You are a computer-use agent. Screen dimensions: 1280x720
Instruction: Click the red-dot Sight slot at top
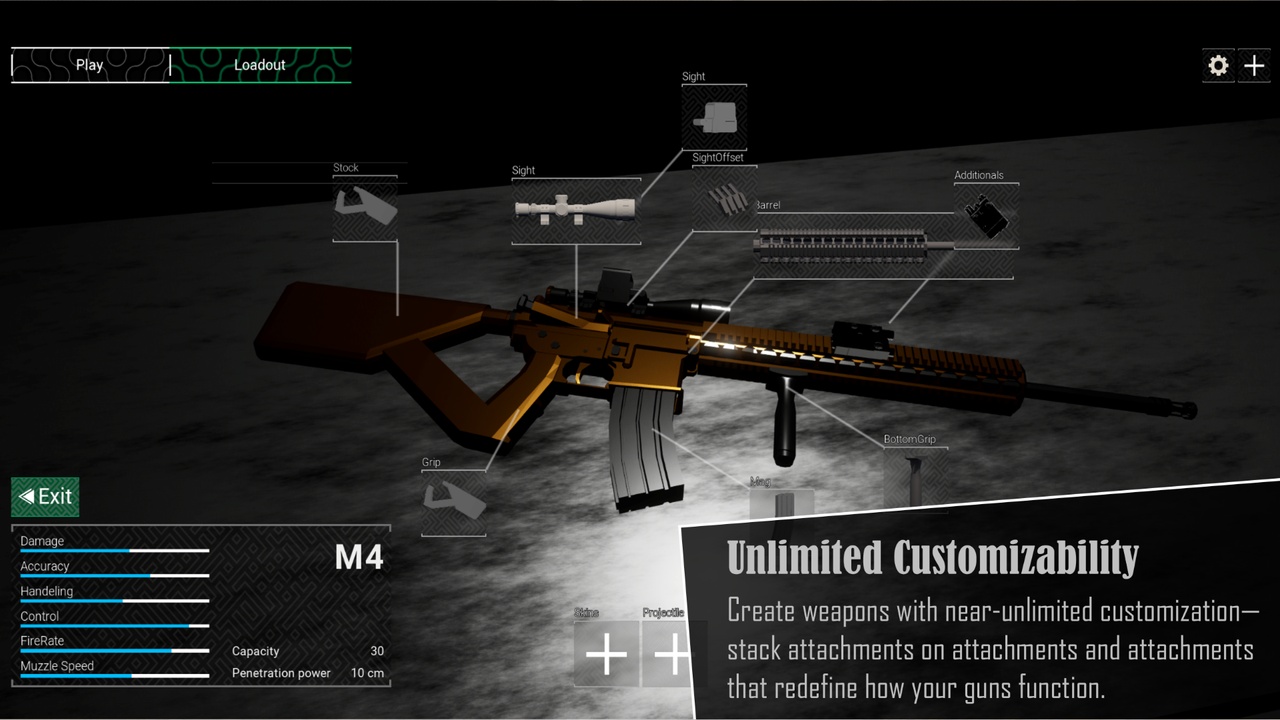tap(714, 115)
